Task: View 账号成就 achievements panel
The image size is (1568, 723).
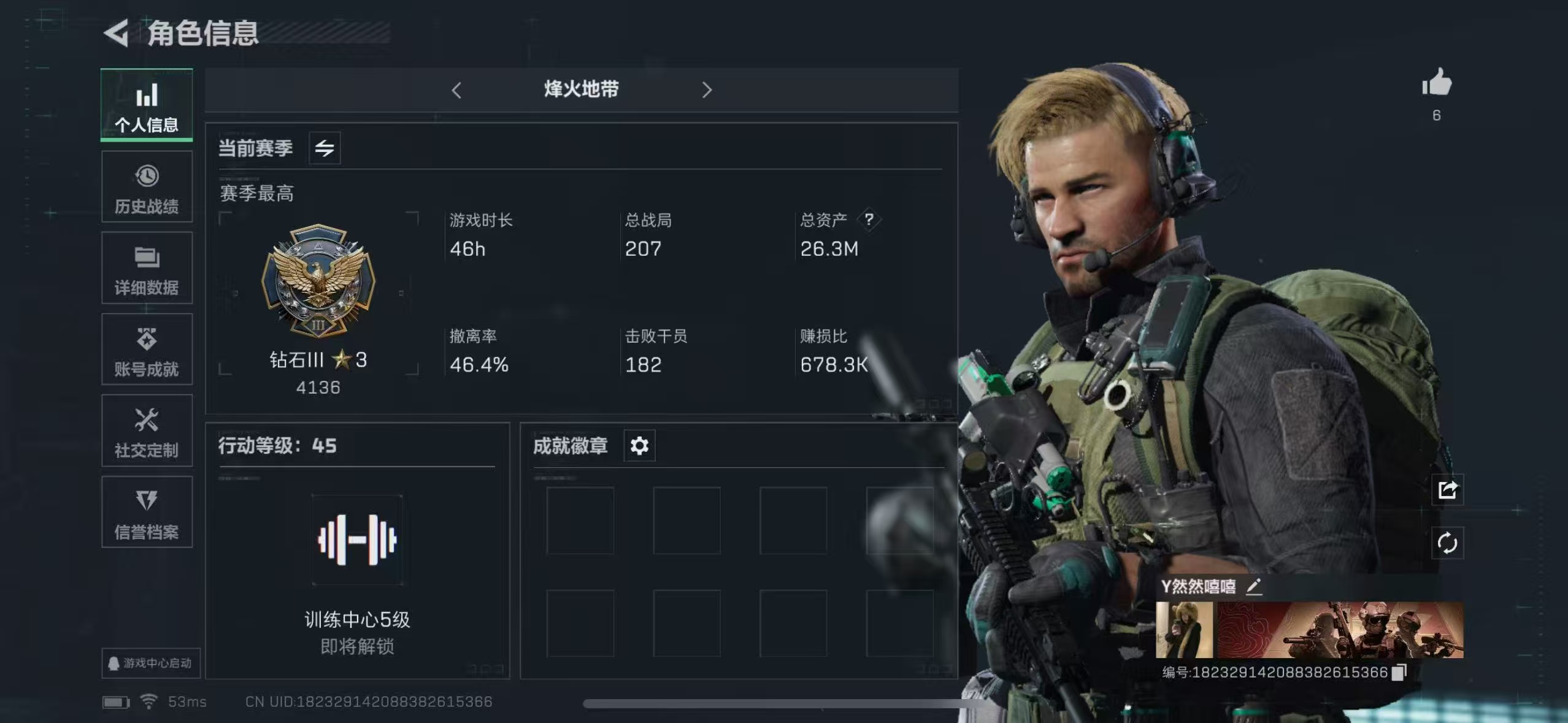Action: tap(147, 350)
